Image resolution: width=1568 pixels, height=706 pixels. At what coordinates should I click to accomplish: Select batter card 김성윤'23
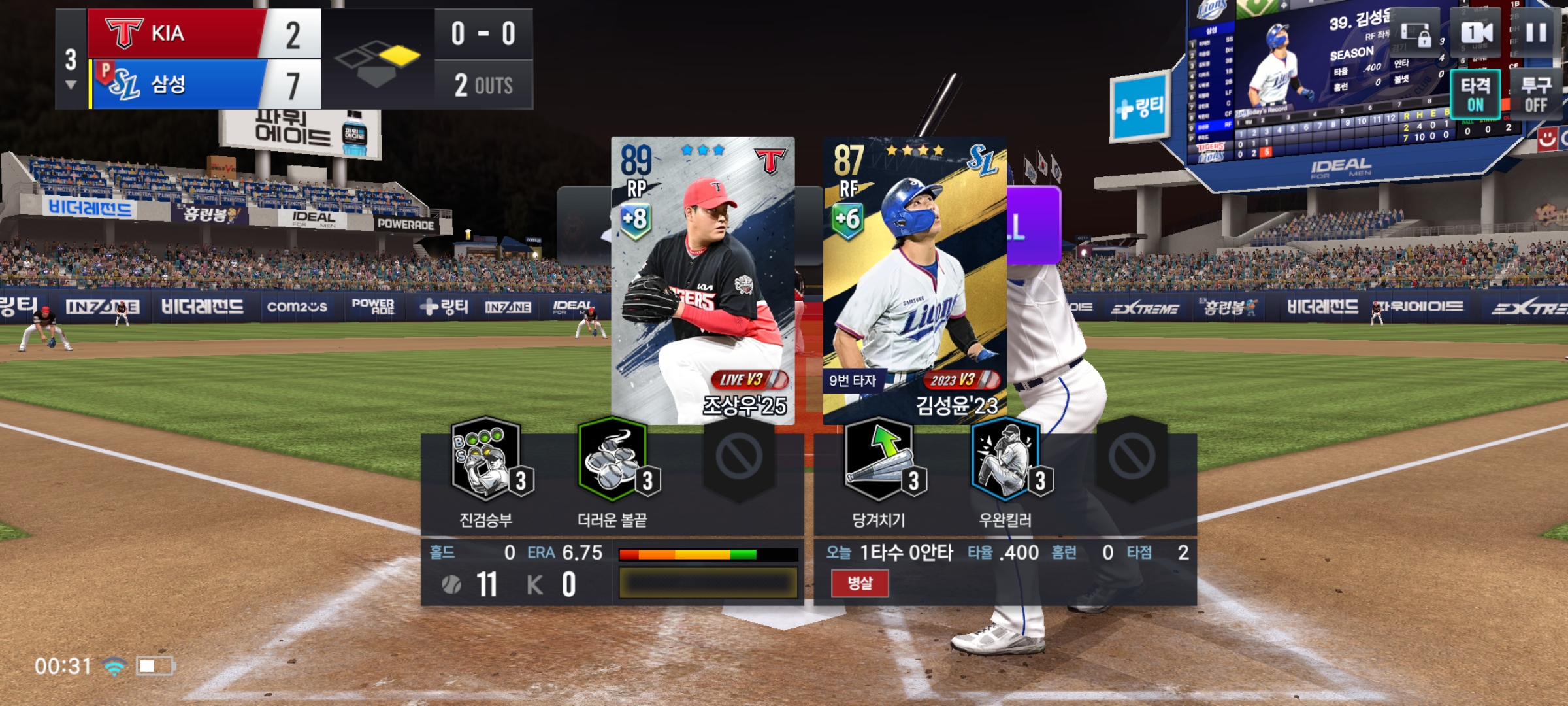[x=915, y=280]
